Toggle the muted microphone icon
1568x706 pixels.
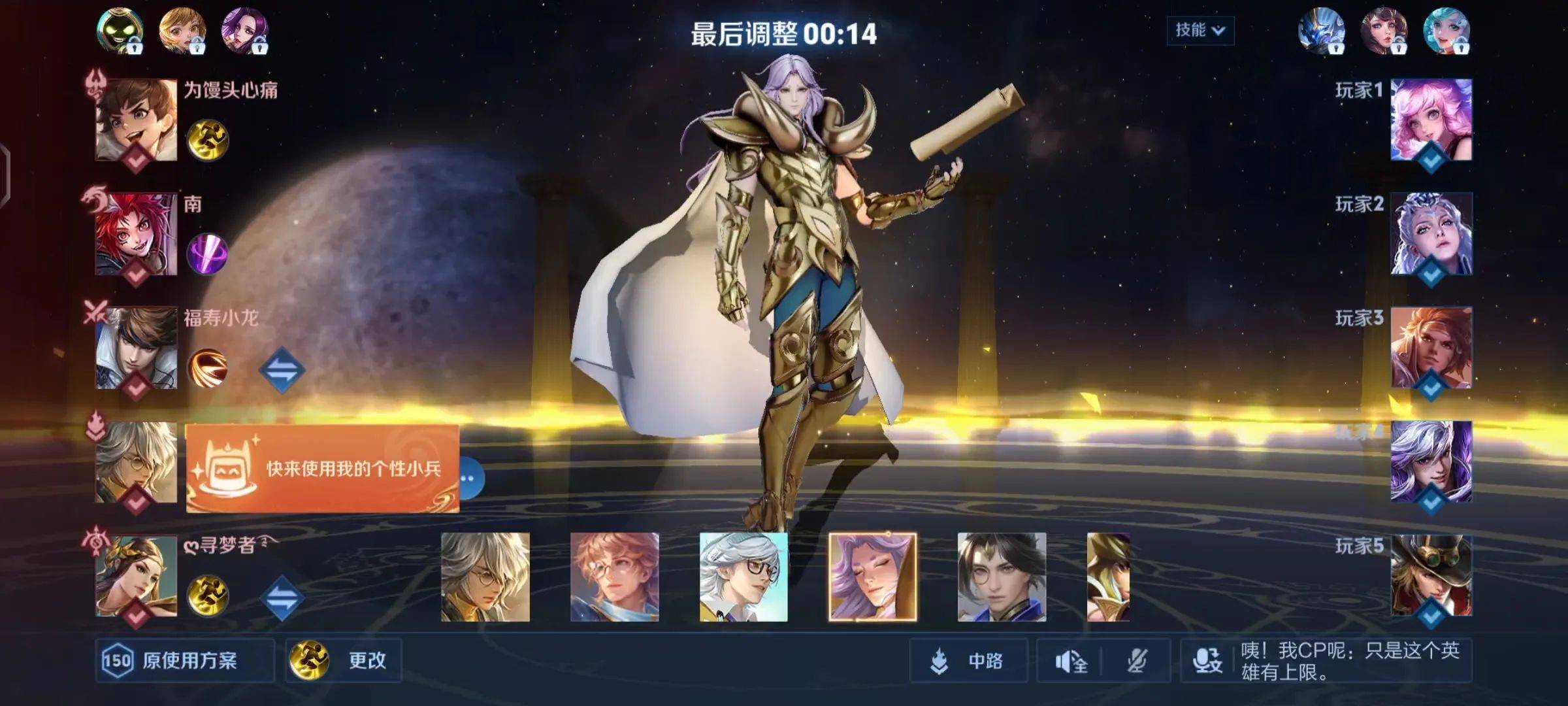coord(1137,662)
